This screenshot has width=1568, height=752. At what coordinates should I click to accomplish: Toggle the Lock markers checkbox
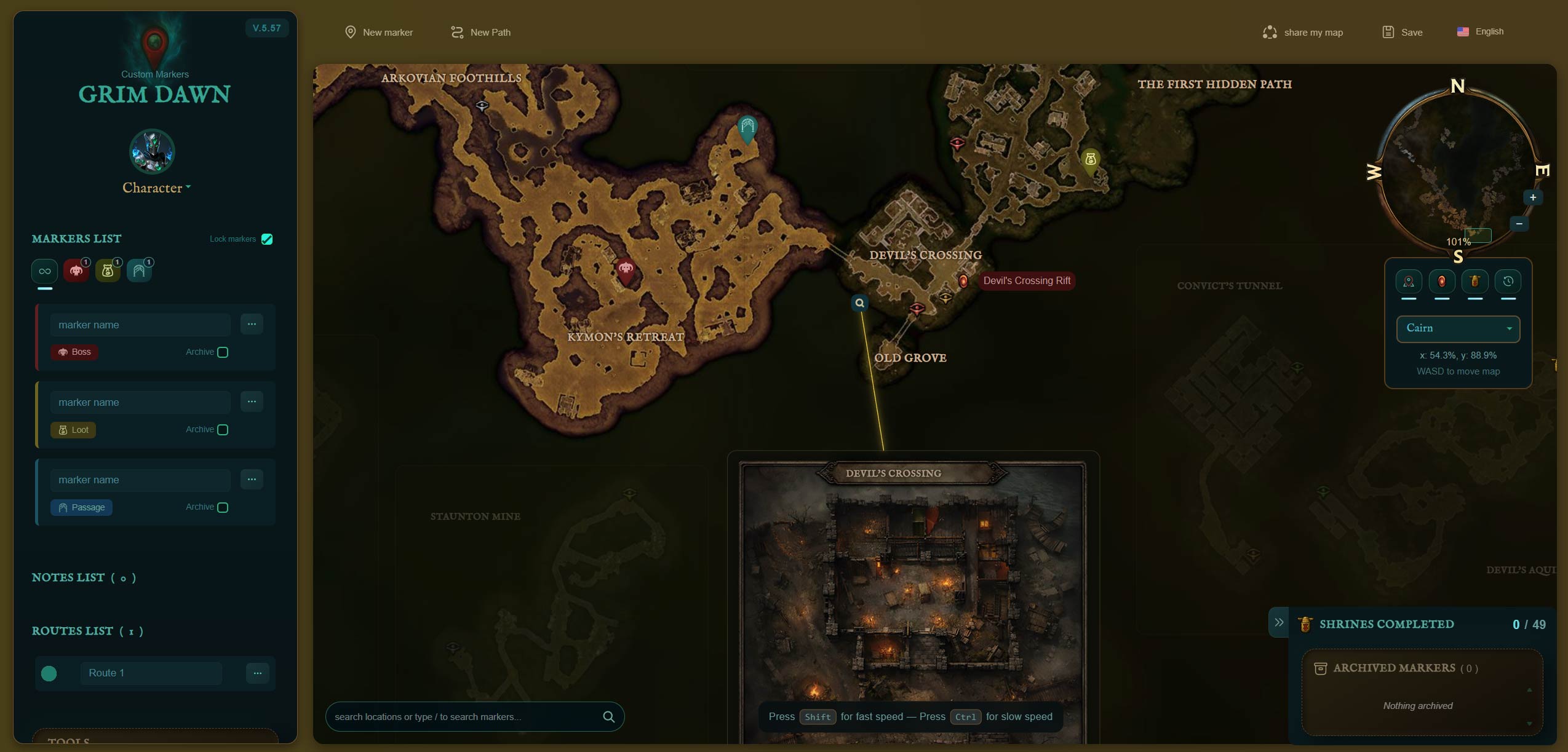pyautogui.click(x=267, y=239)
